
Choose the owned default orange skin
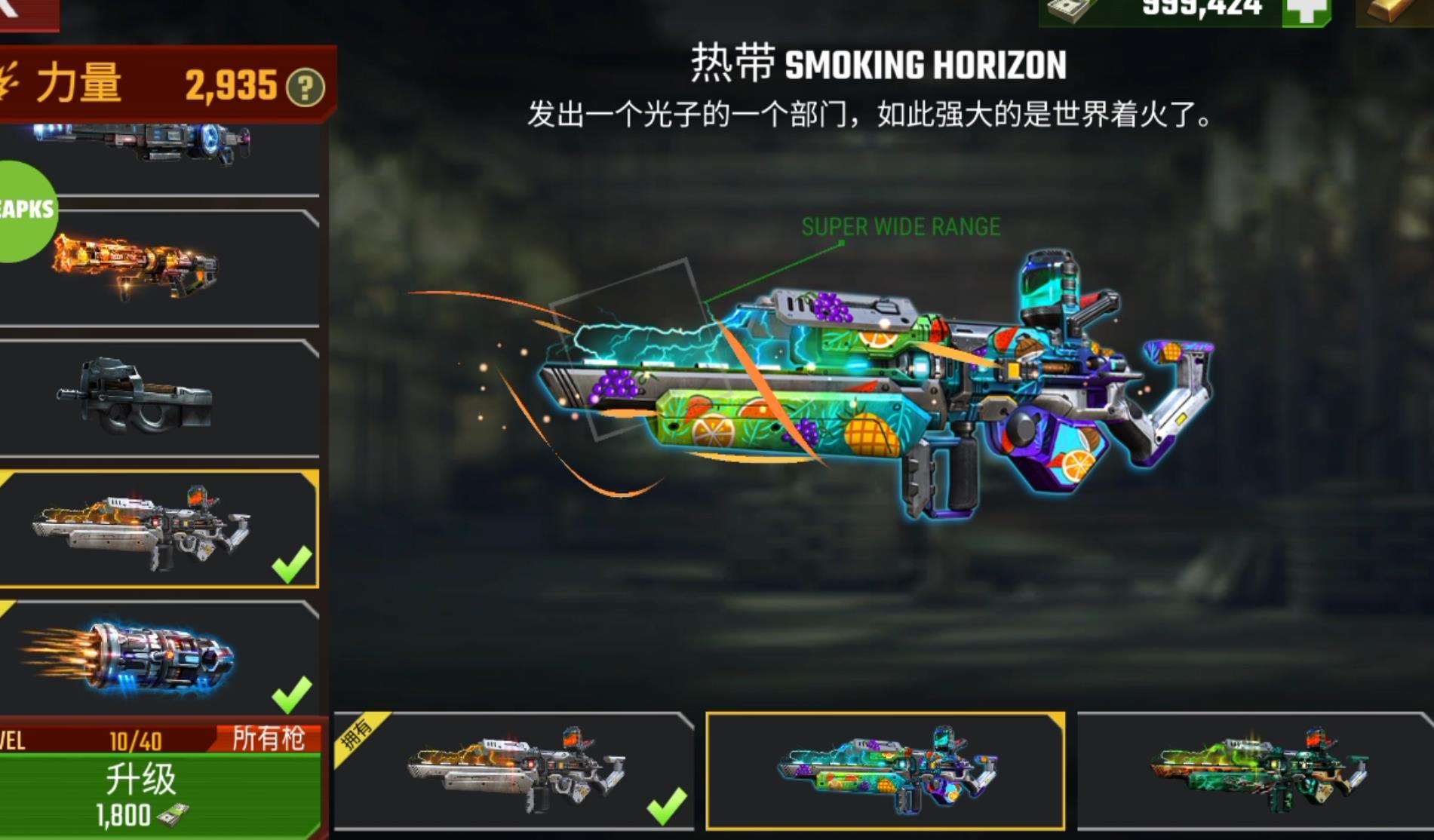click(x=513, y=771)
